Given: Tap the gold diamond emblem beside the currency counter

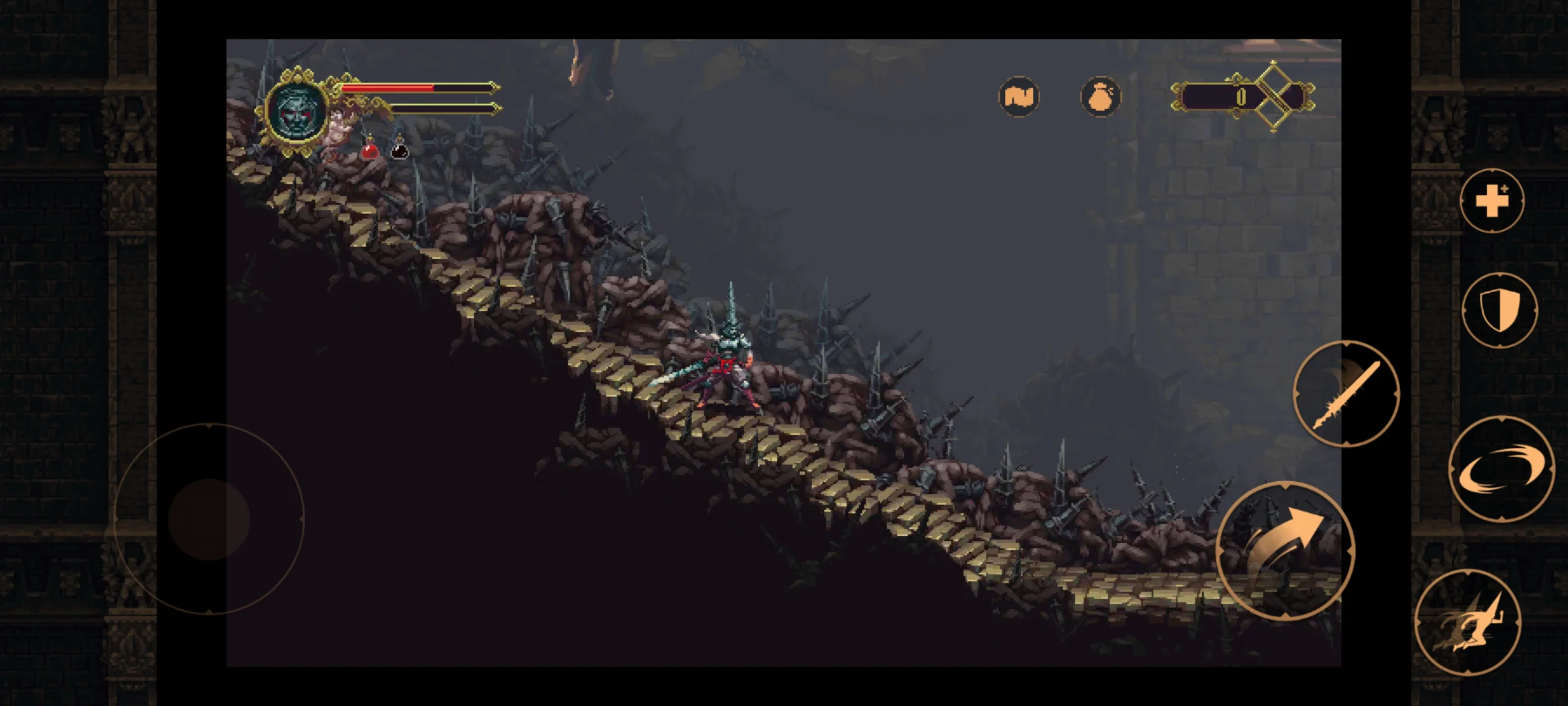Looking at the screenshot, I should click(1273, 97).
